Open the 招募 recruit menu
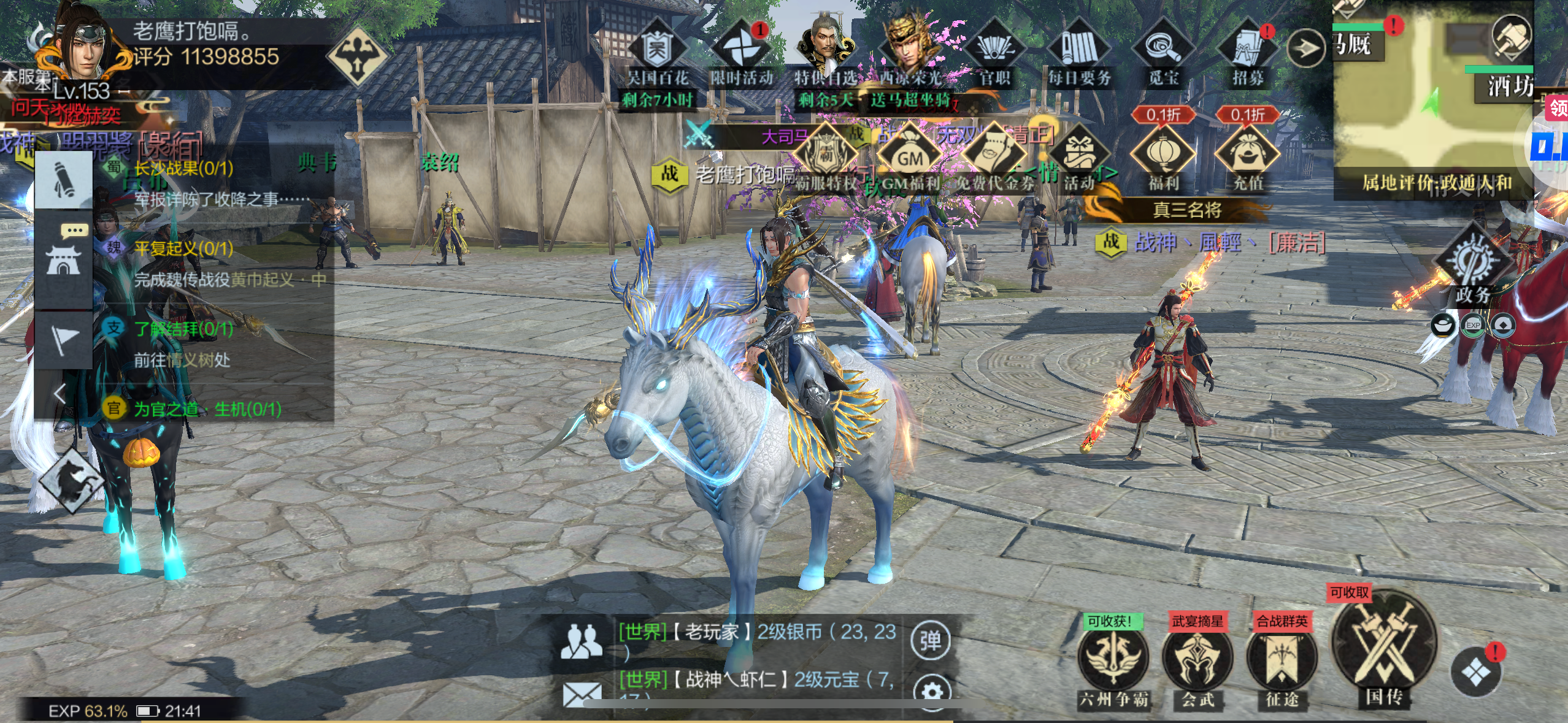Image resolution: width=1568 pixels, height=723 pixels. click(1247, 49)
